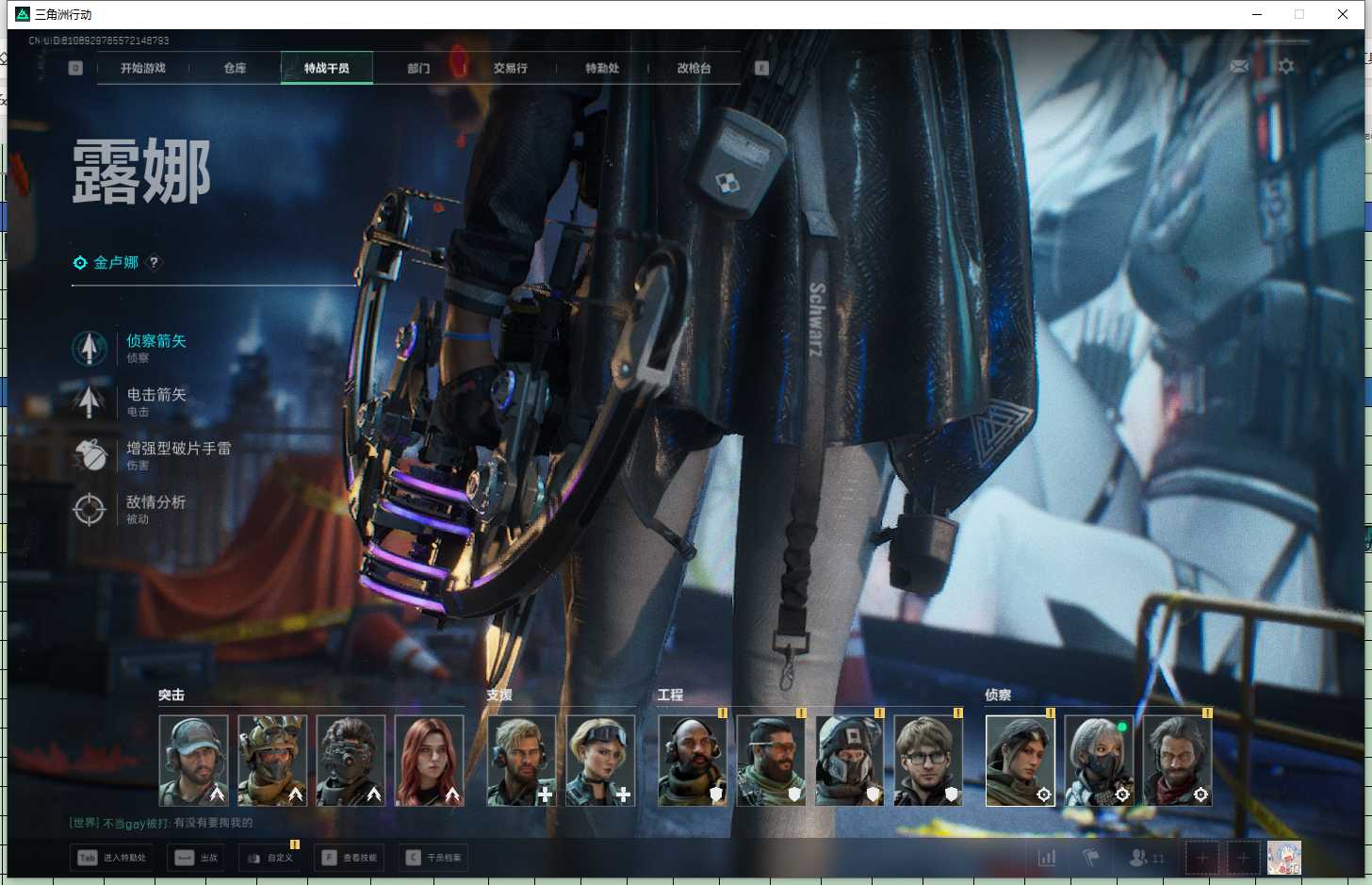Open settings with the gear icon
The image size is (1372, 885).
pyautogui.click(x=1285, y=67)
